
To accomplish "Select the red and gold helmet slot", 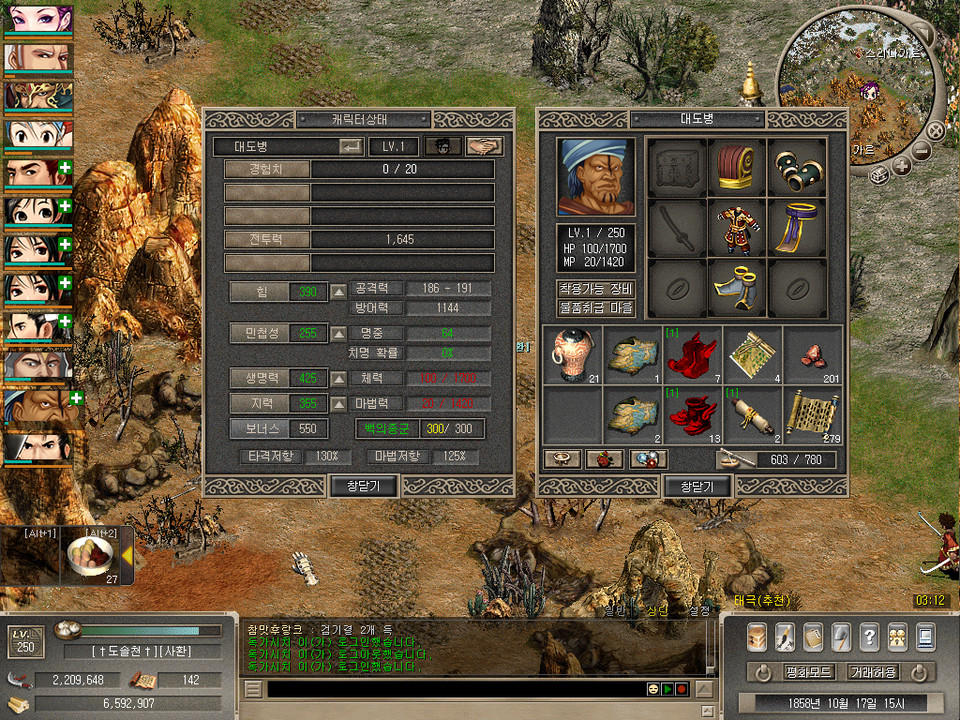I will [738, 169].
